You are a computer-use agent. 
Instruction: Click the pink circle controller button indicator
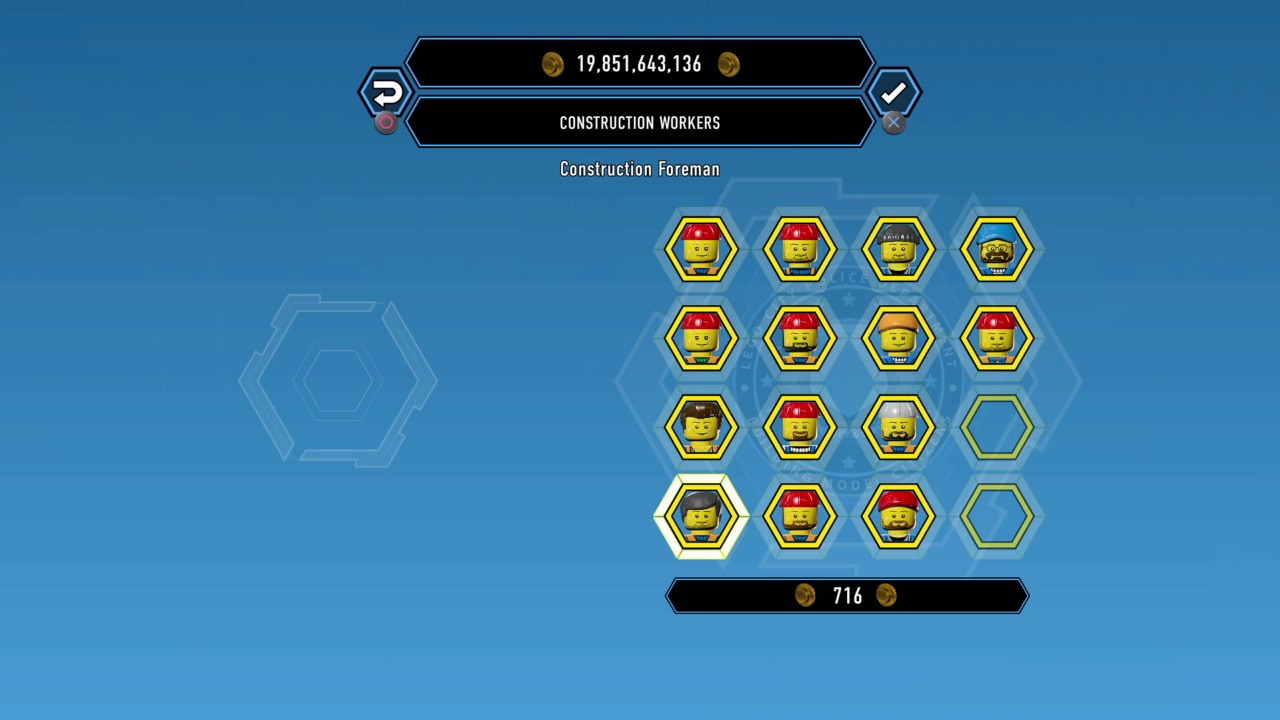(386, 122)
